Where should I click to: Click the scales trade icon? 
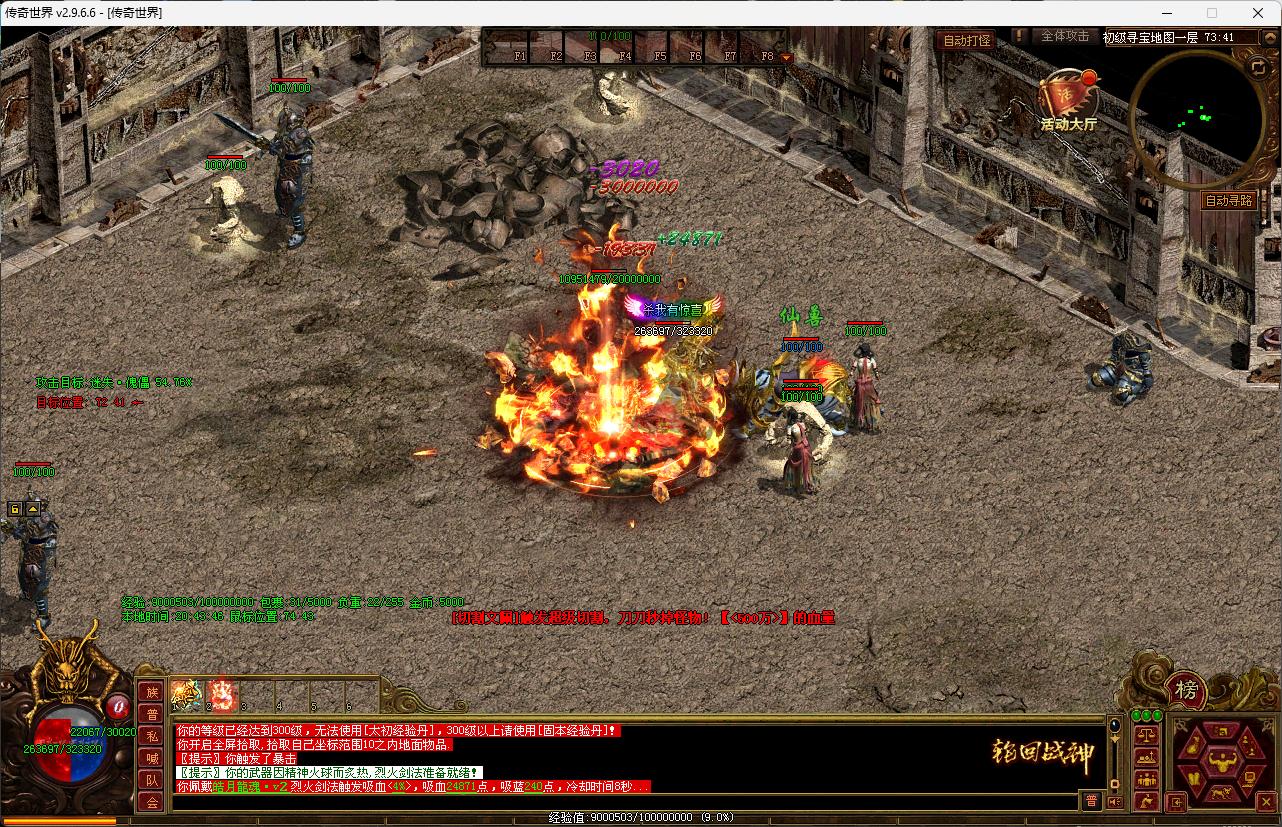1146,735
